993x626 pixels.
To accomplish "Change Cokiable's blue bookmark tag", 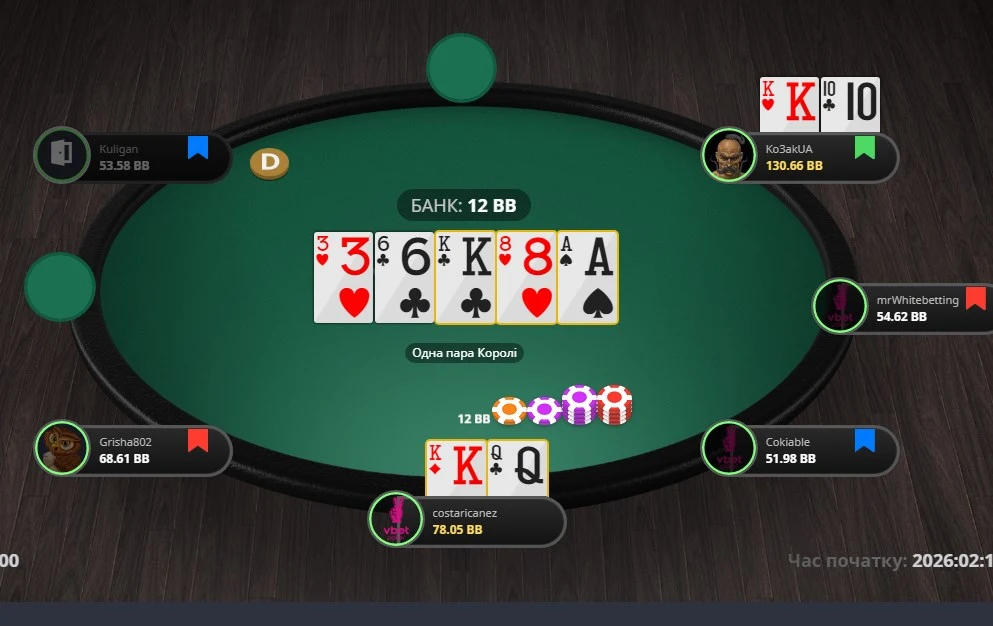I will tap(864, 441).
